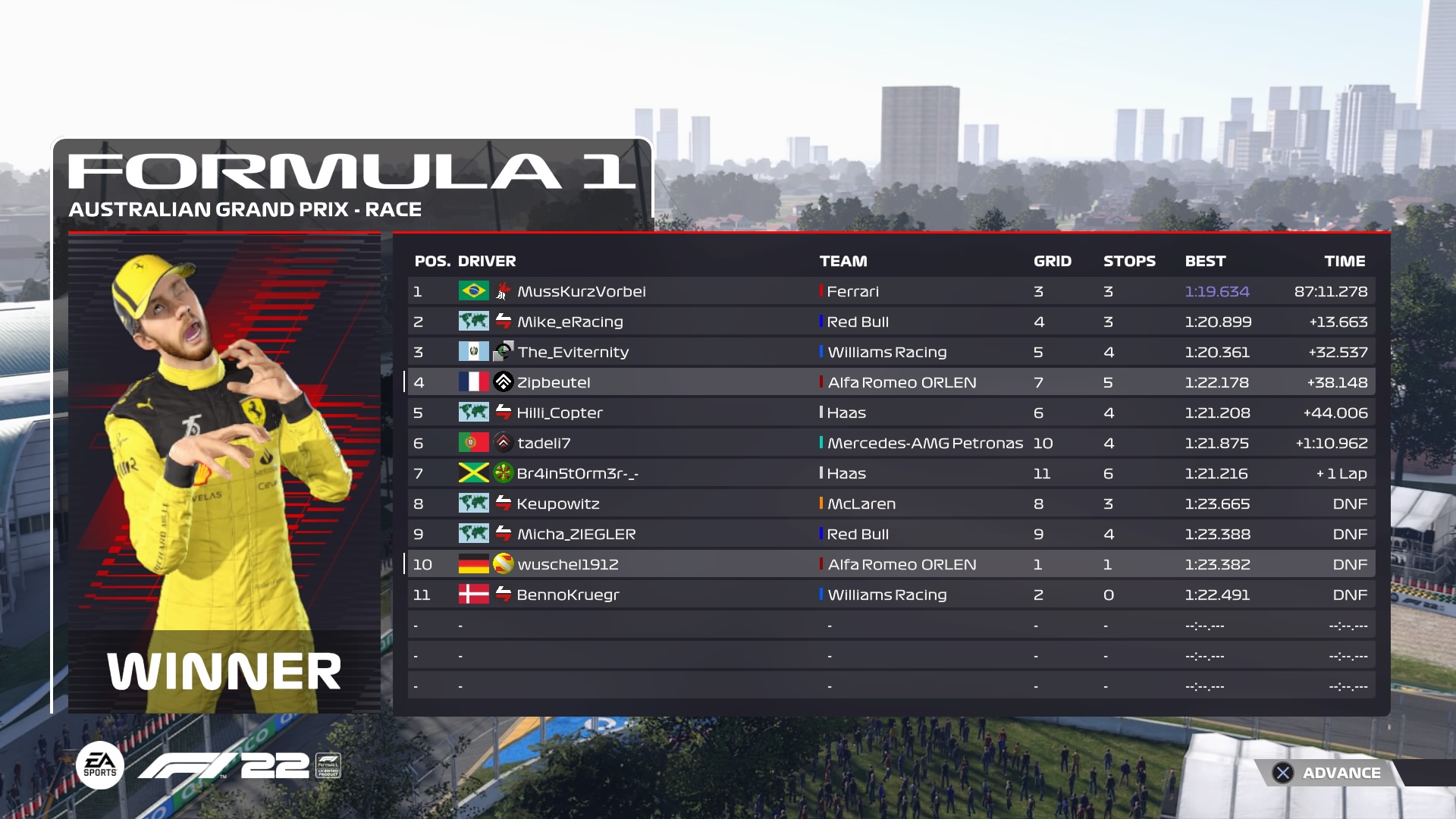
Task: Choose Keupowitz's McLaren result row
Action: [x=891, y=504]
